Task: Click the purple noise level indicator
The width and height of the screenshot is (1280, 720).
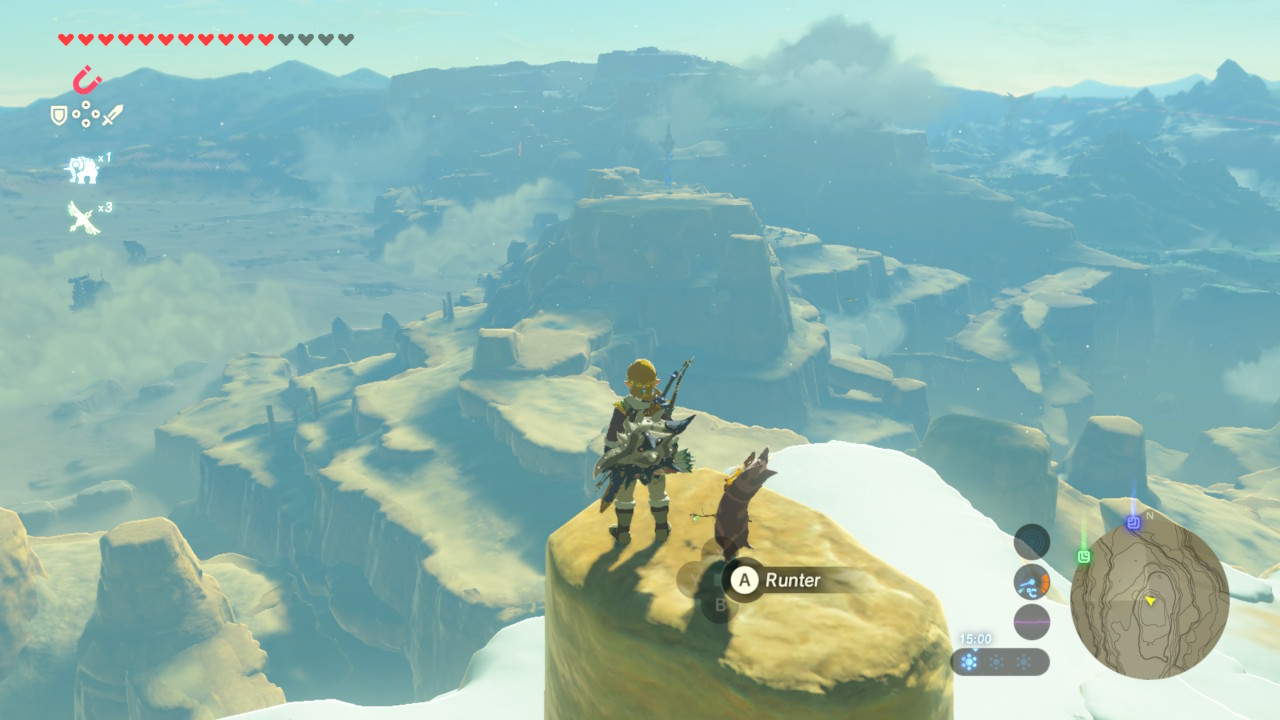Action: (x=1032, y=622)
